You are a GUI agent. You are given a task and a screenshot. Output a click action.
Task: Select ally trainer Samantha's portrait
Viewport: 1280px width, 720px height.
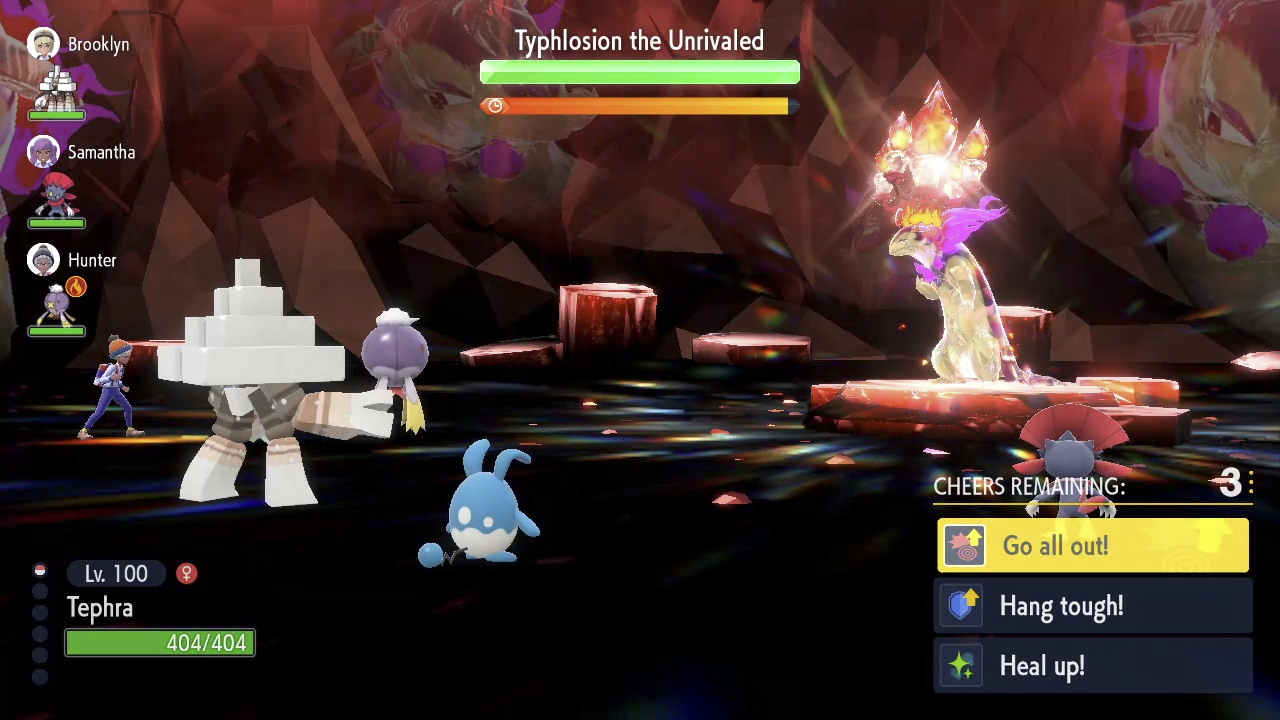pos(43,152)
